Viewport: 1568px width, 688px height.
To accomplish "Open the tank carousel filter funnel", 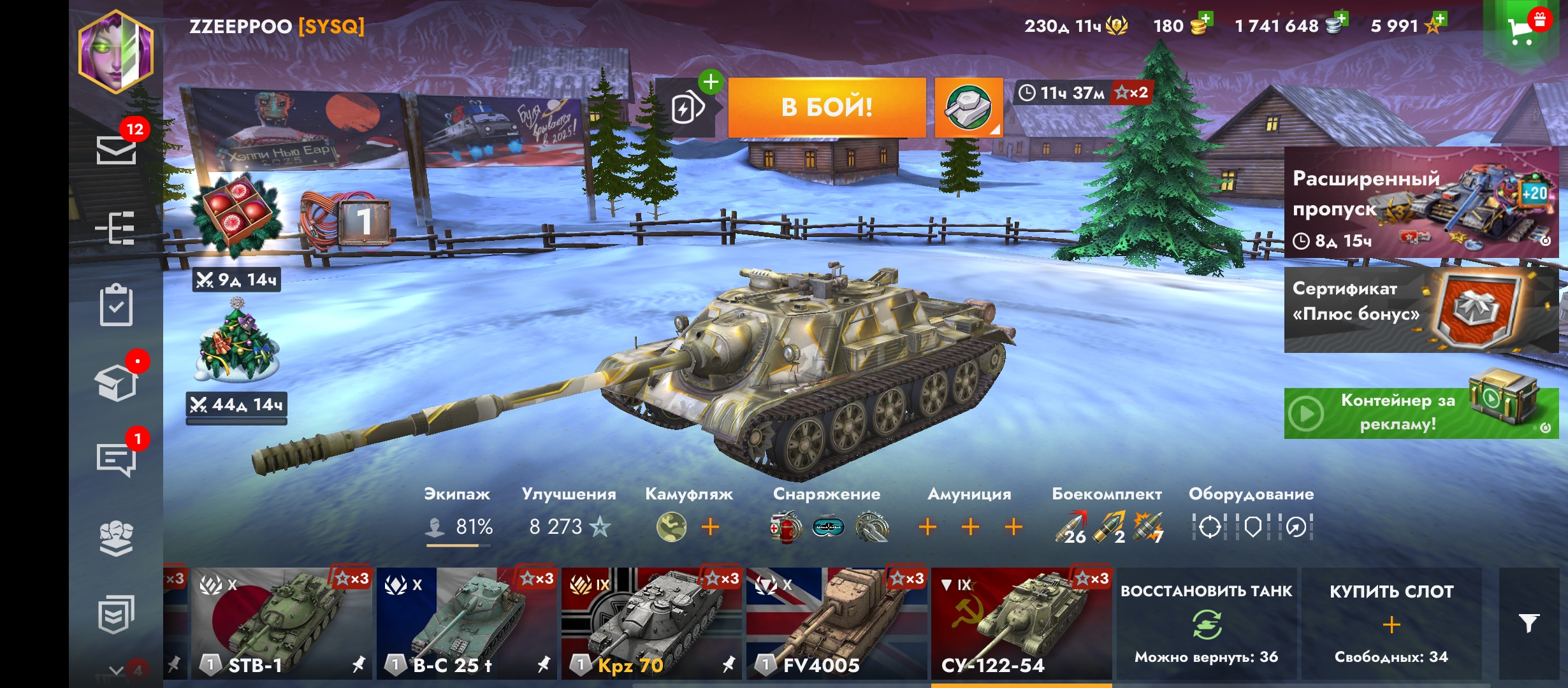I will click(1528, 623).
